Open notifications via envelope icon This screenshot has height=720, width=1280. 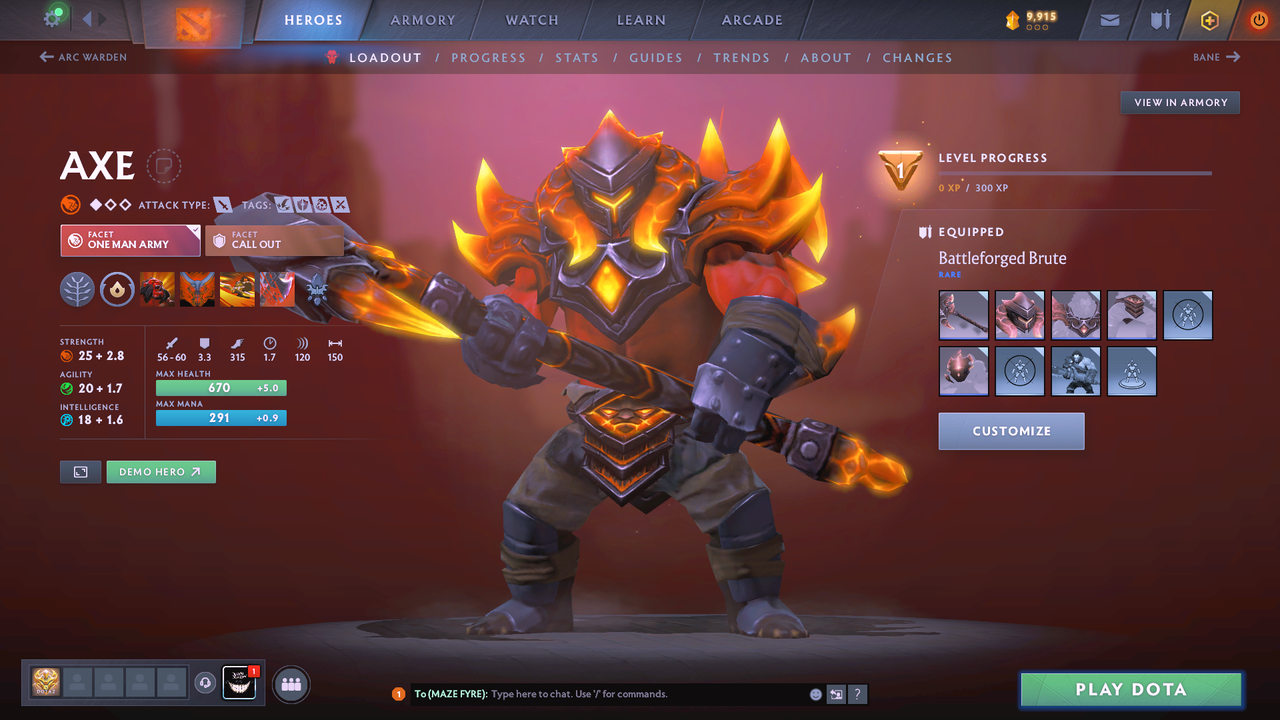click(1108, 20)
